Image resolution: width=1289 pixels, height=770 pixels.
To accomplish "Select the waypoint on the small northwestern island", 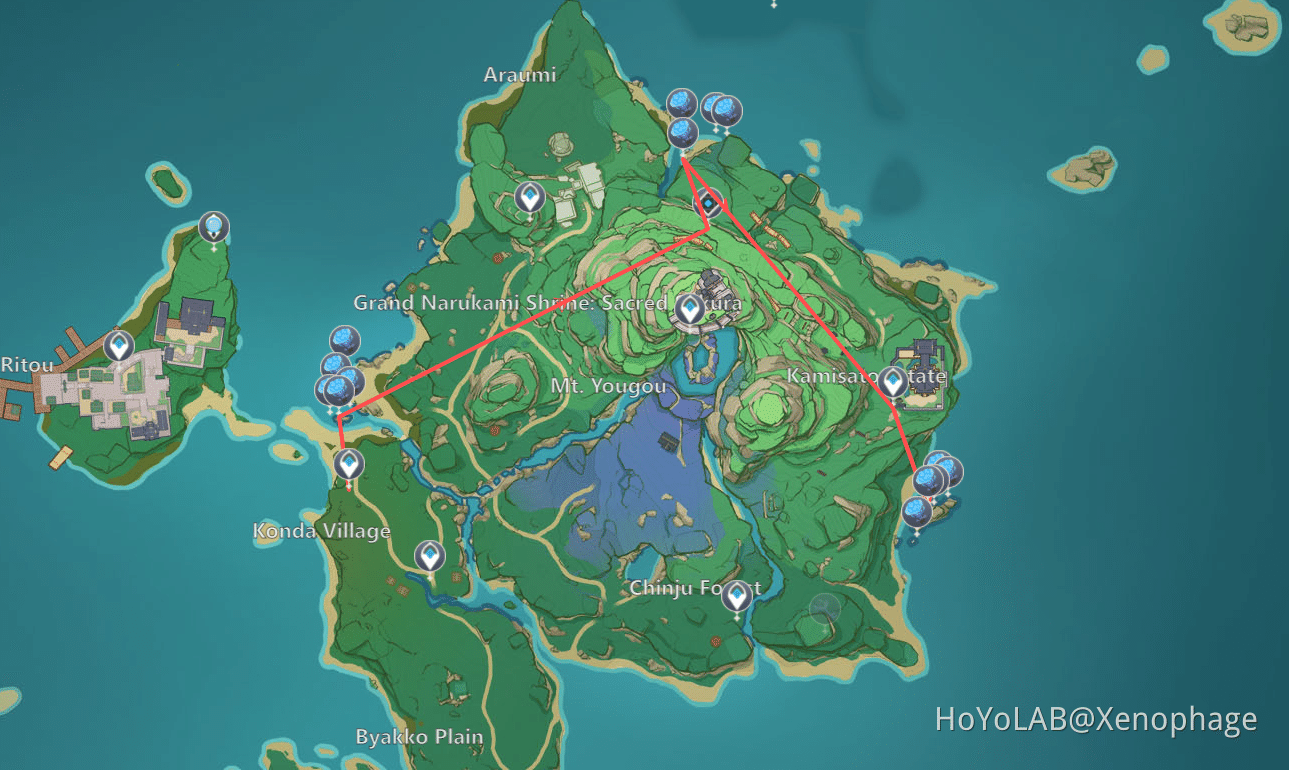I will point(213,224).
